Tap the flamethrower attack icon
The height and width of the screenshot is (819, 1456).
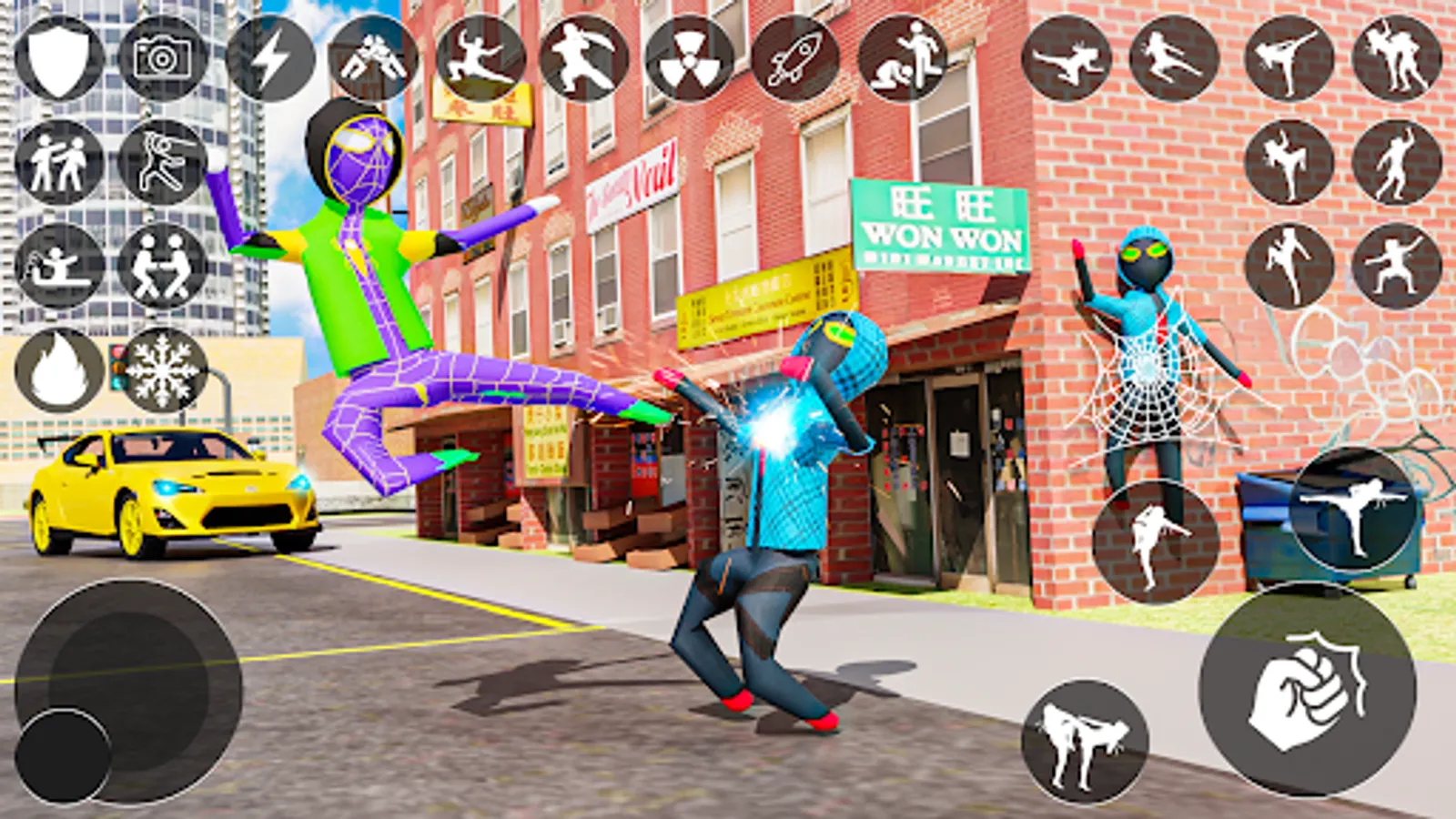(x=56, y=268)
